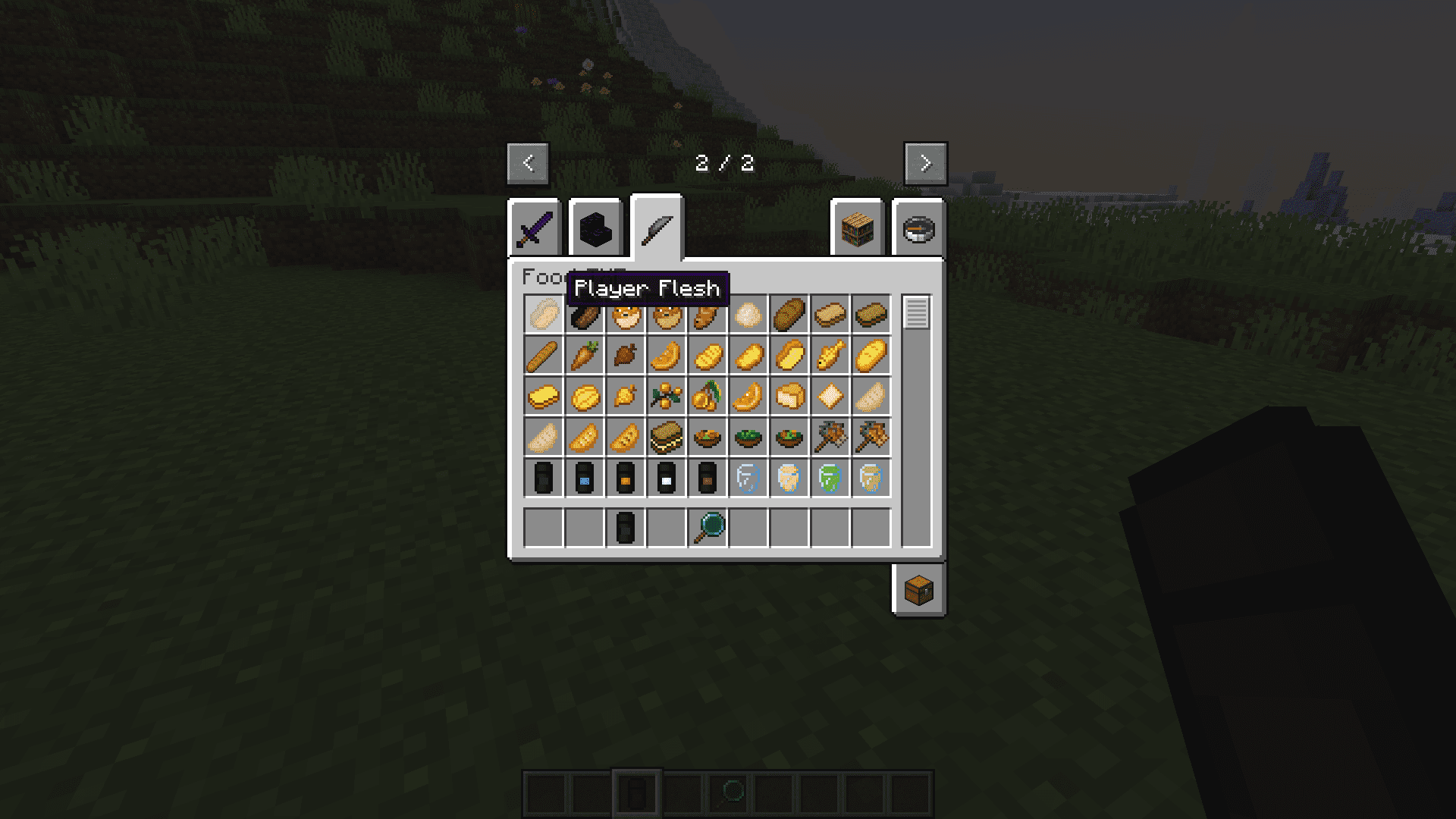
Task: Go to the previous creative tab page
Action: point(528,163)
